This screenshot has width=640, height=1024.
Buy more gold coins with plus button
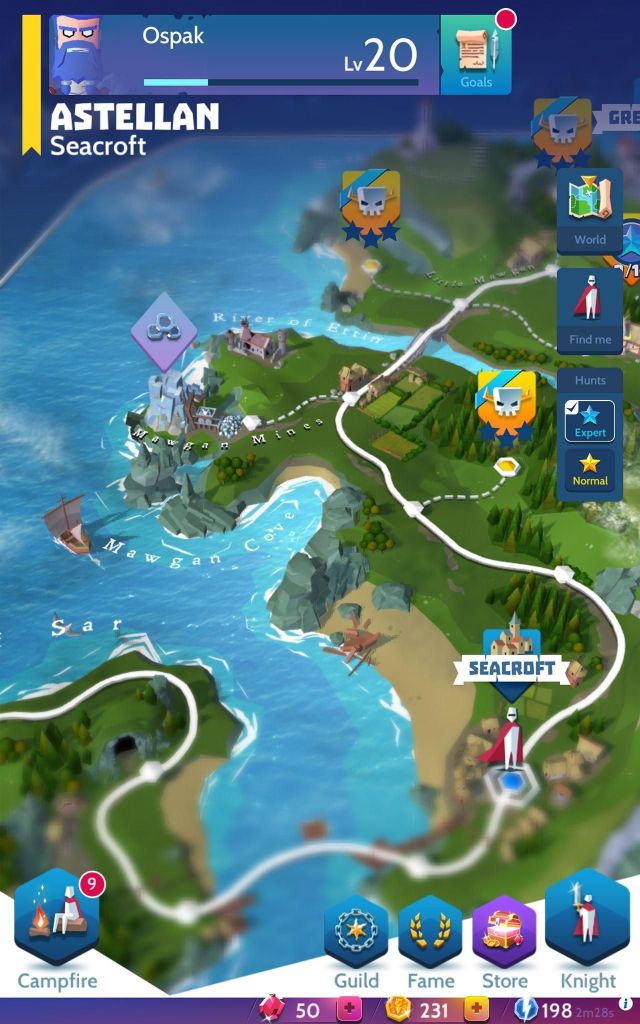pyautogui.click(x=475, y=1010)
